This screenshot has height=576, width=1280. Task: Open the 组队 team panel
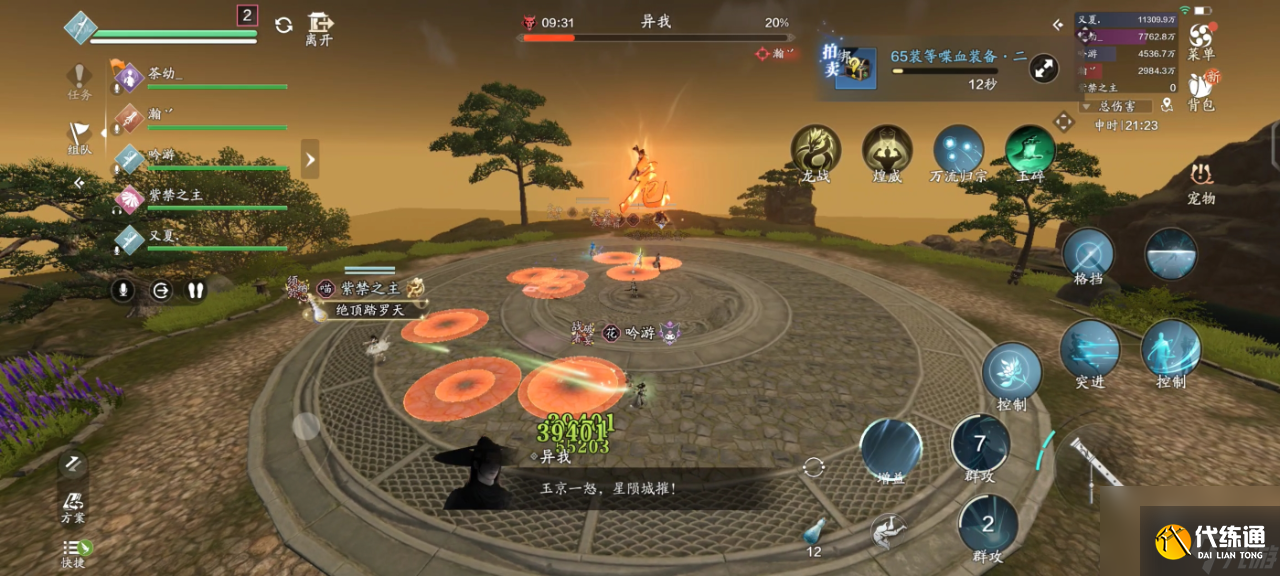pos(80,135)
